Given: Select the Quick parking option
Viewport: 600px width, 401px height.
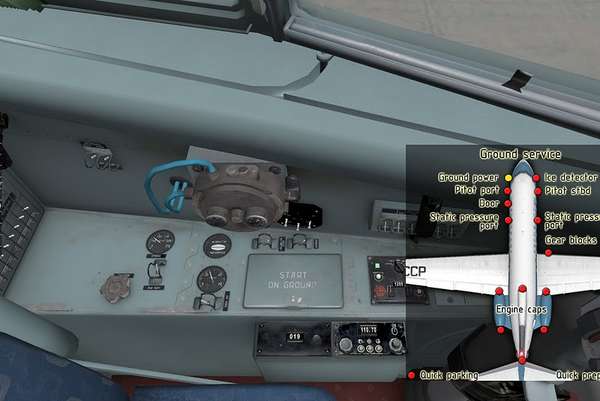Looking at the screenshot, I should coord(411,375).
